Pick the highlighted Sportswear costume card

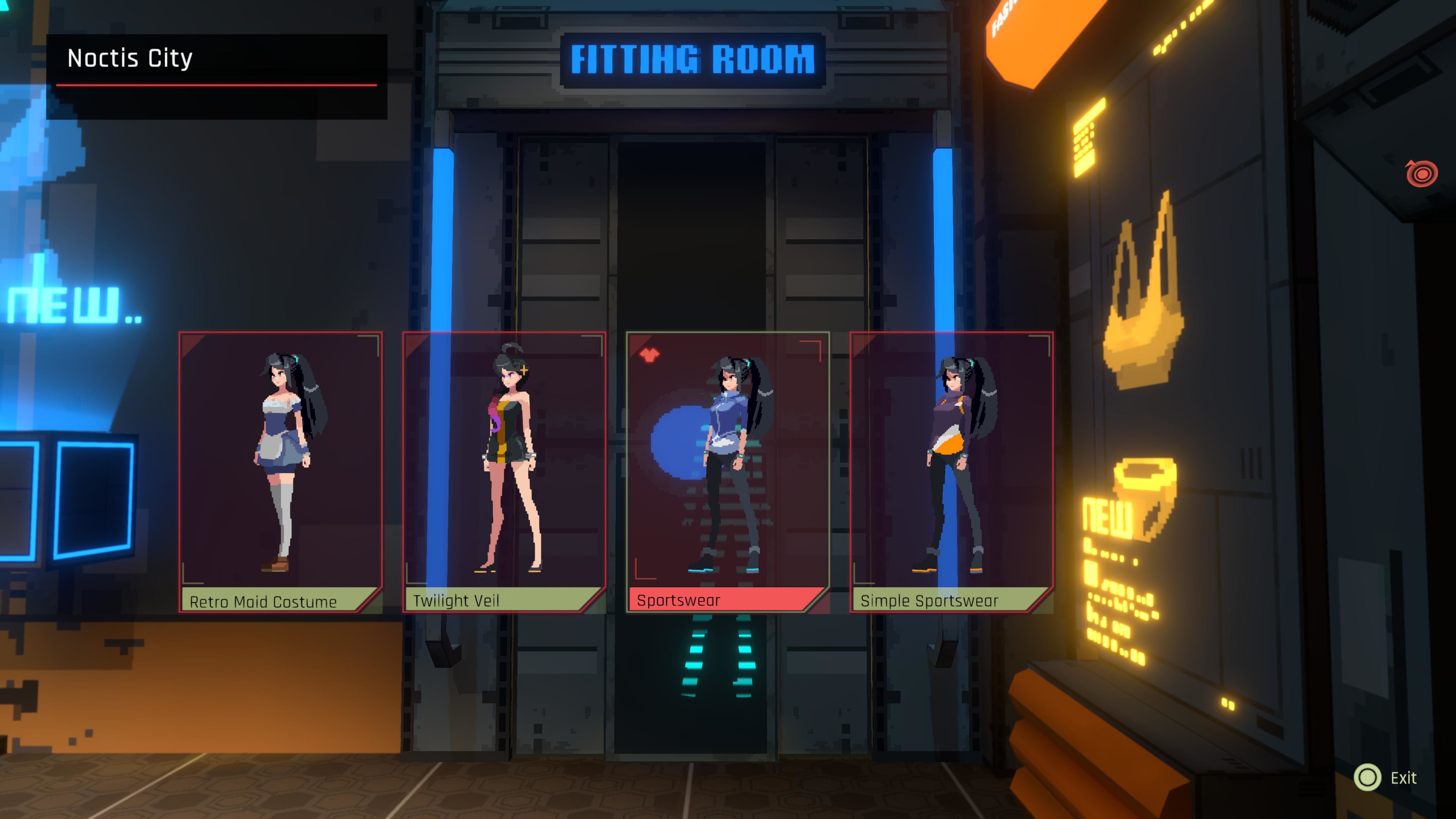(728, 471)
